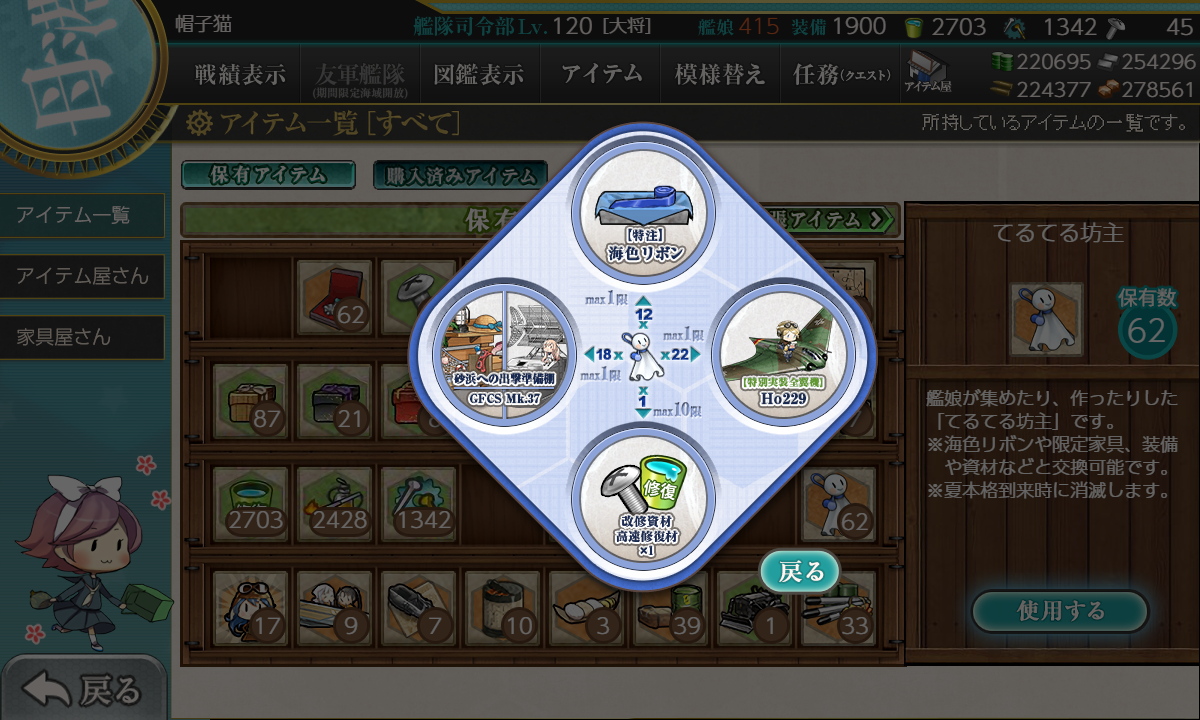Open the アイテム menu in top bar
The image size is (1200, 720).
point(601,74)
